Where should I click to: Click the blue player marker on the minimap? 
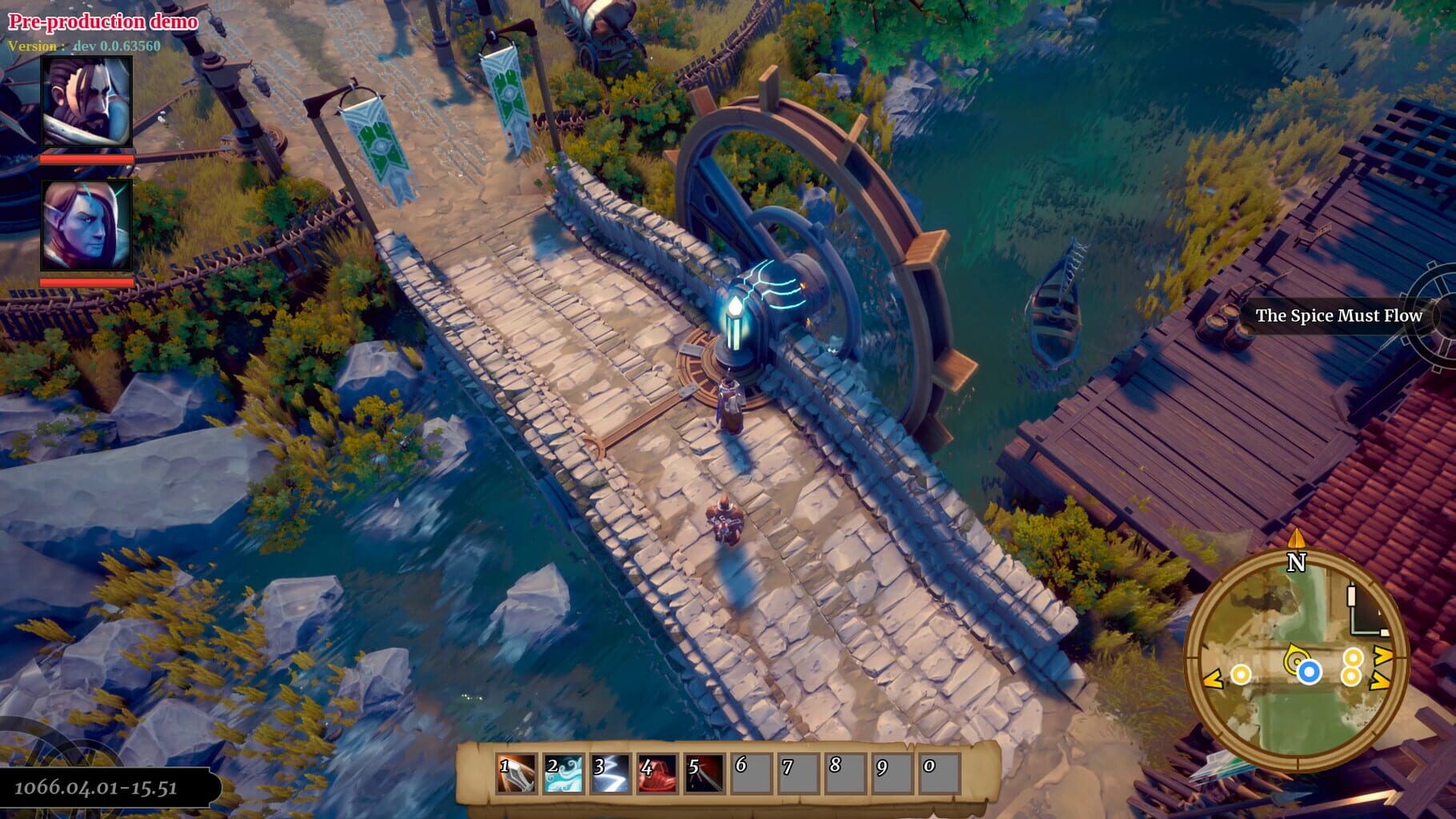(x=1308, y=671)
